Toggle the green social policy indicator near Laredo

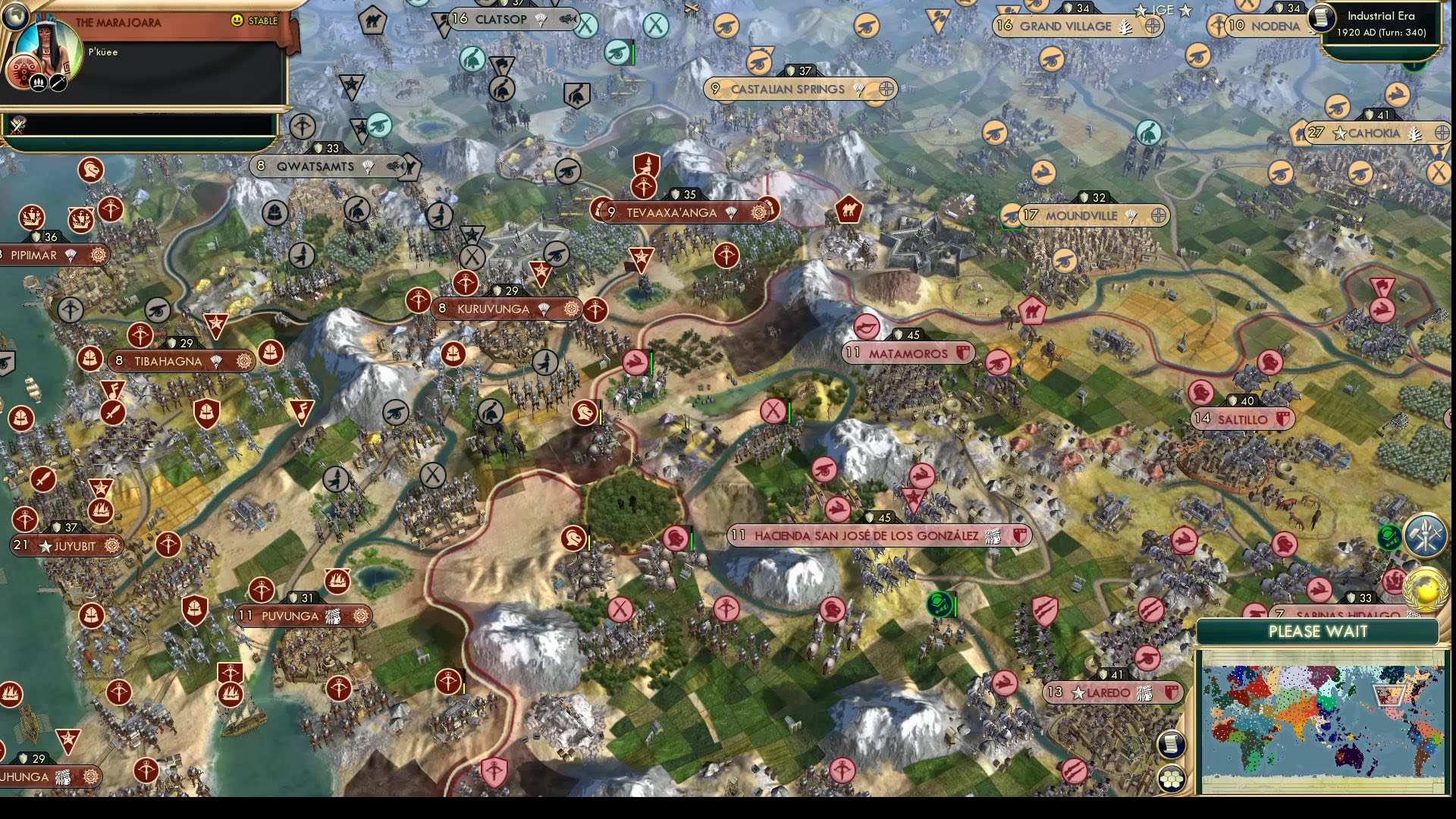click(941, 605)
